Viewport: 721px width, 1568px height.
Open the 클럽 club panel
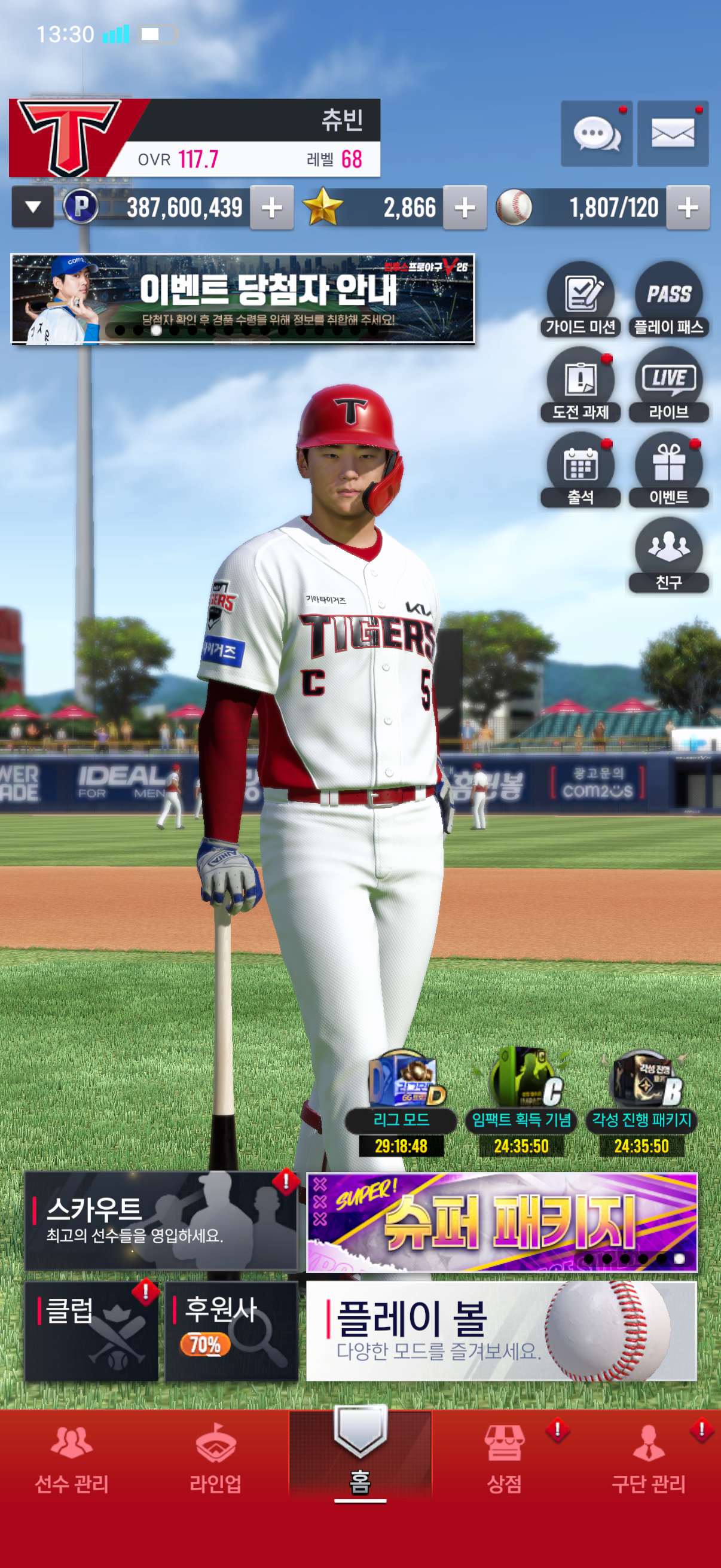[x=91, y=1331]
